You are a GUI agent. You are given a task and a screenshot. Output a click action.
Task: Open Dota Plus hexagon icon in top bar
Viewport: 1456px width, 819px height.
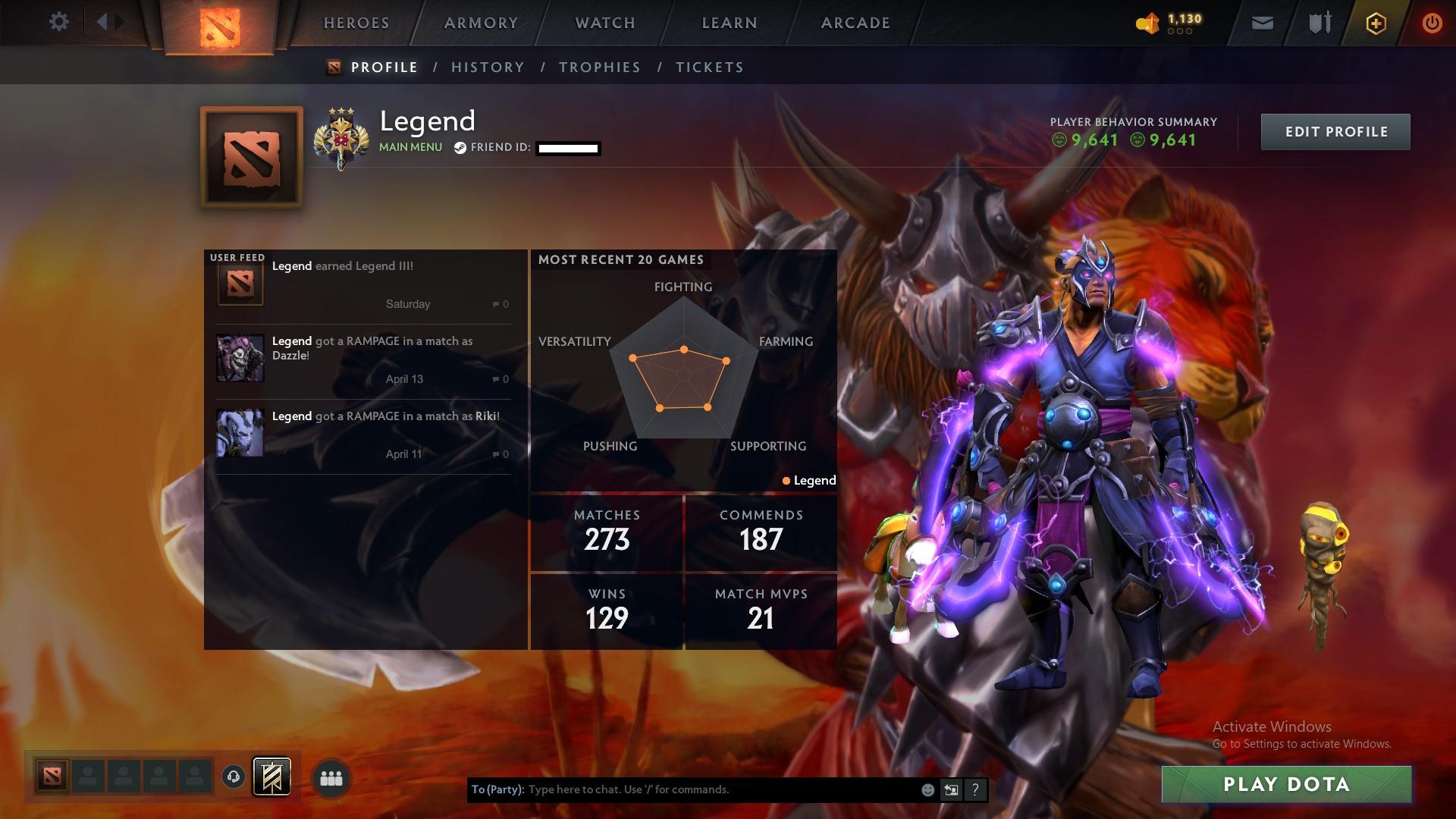(x=1375, y=23)
